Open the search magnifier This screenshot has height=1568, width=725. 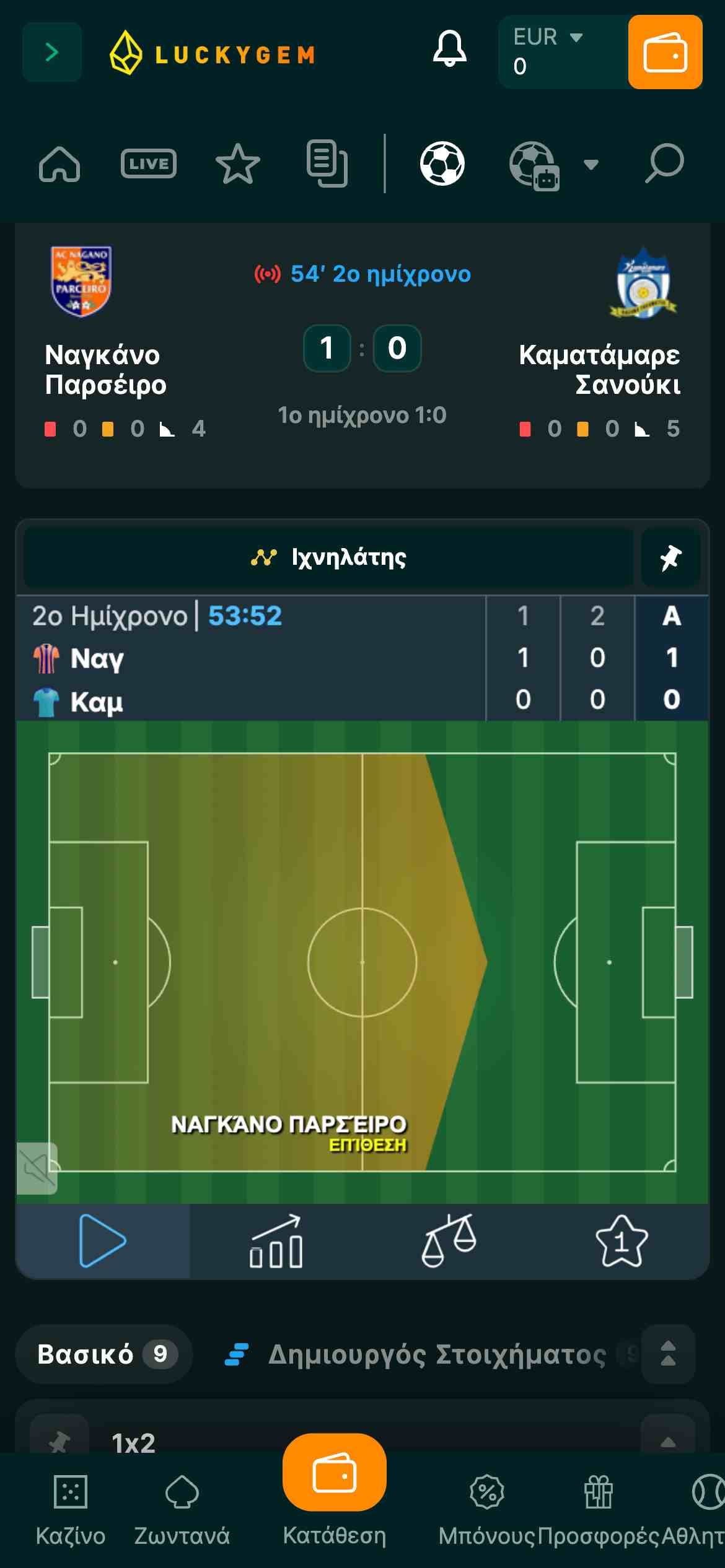[x=664, y=164]
